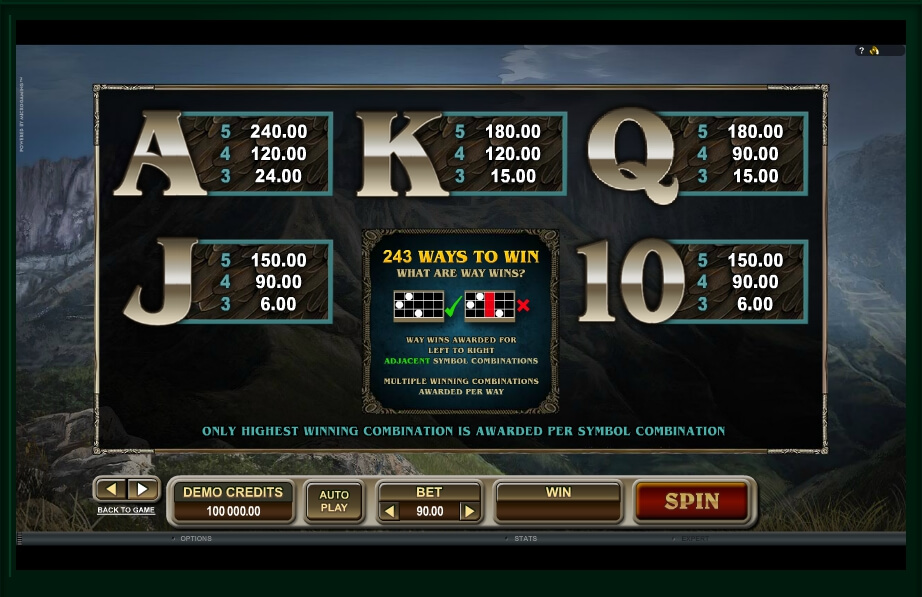The image size is (922, 597).
Task: Increase the bet with the right arrow
Action: 467,511
